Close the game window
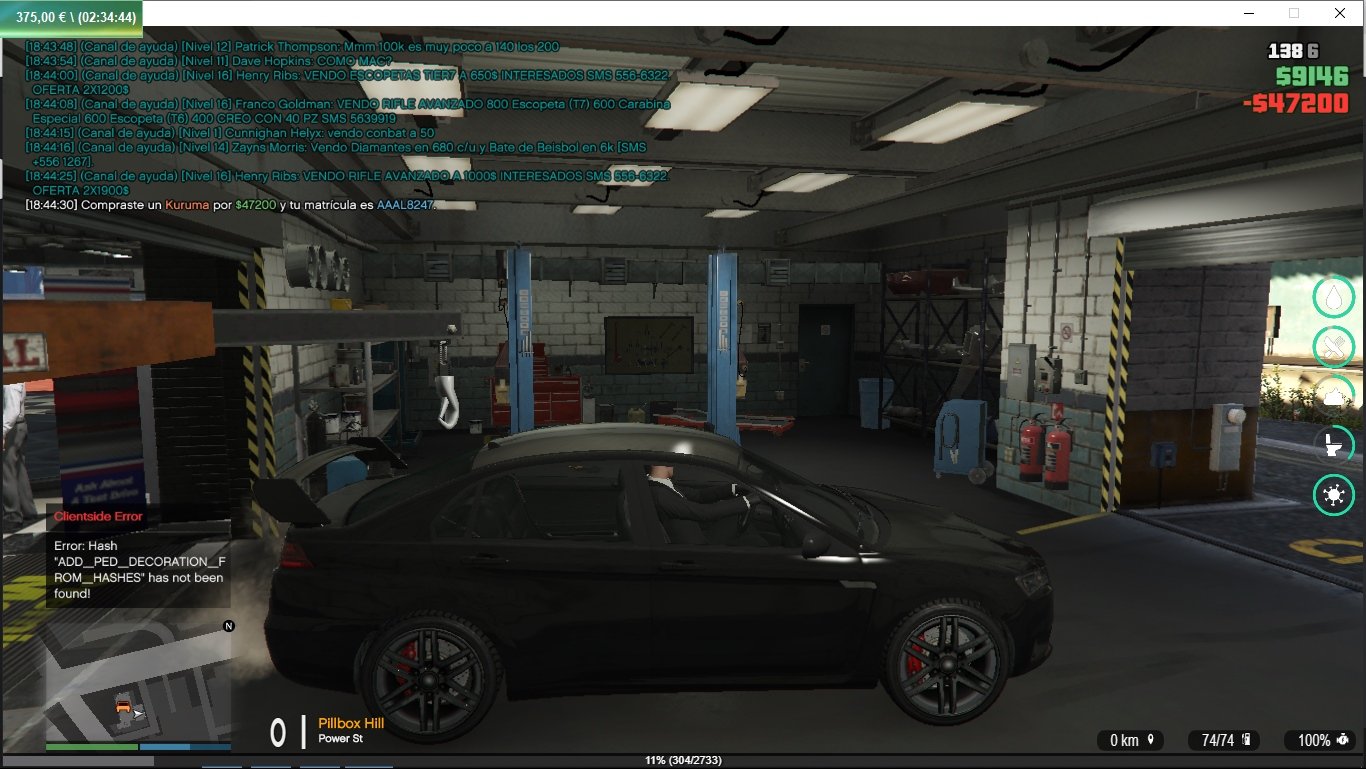The height and width of the screenshot is (769, 1366). 1339,13
